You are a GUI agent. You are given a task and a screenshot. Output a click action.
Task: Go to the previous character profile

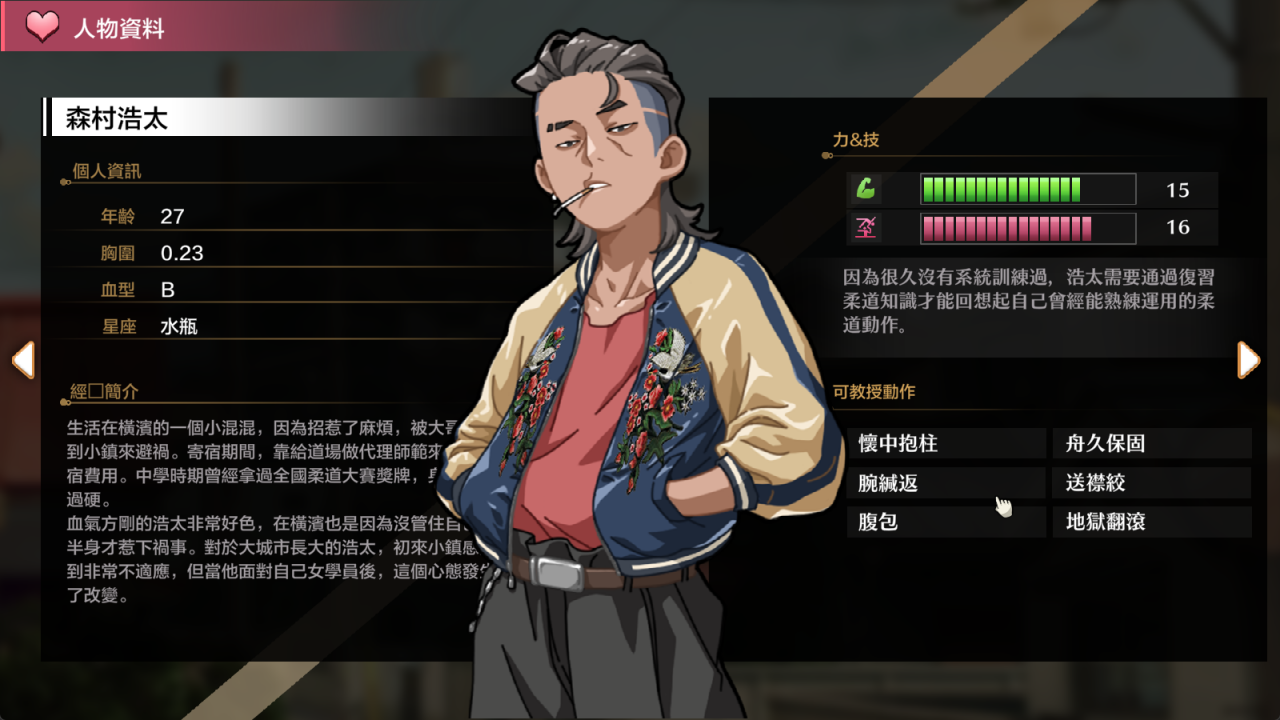click(x=23, y=360)
